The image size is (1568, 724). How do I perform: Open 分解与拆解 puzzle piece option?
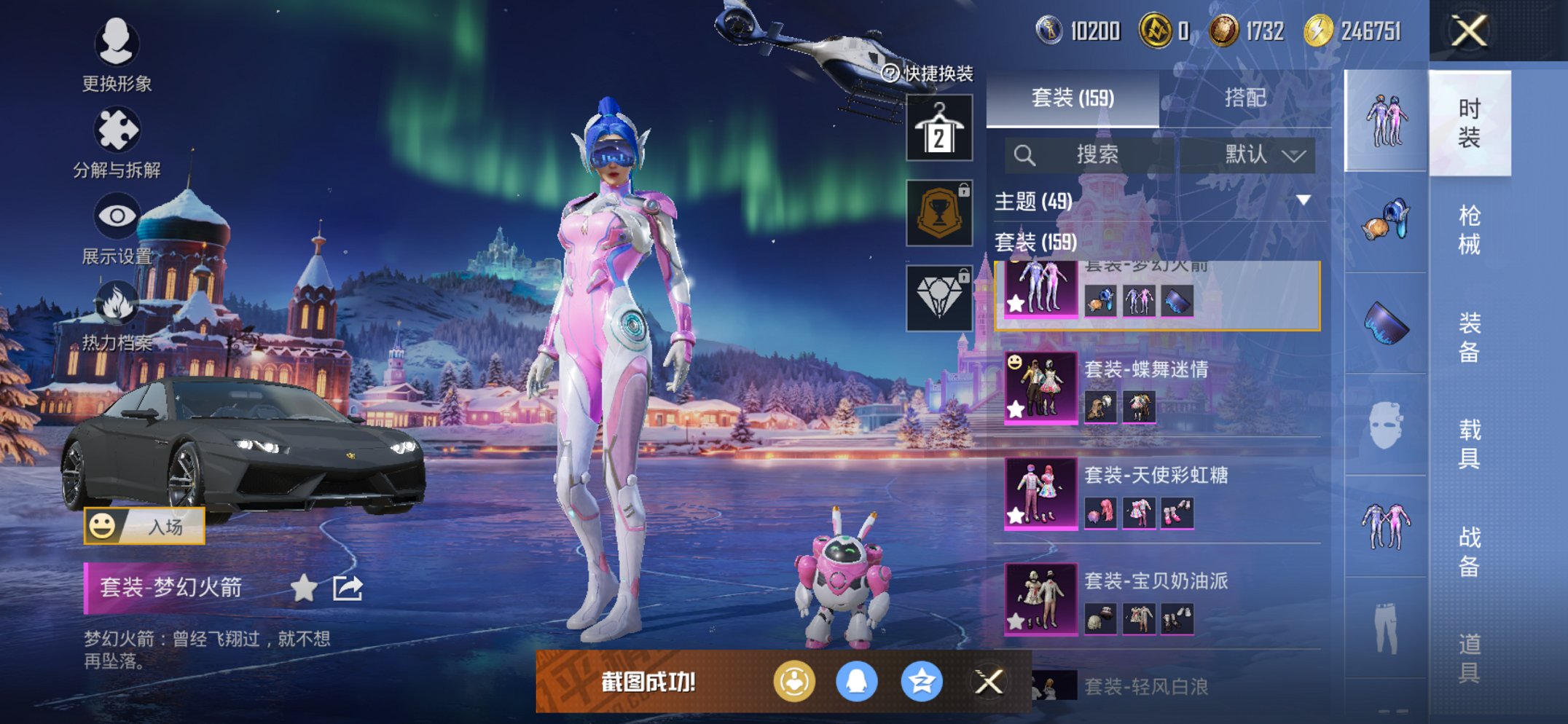117,131
